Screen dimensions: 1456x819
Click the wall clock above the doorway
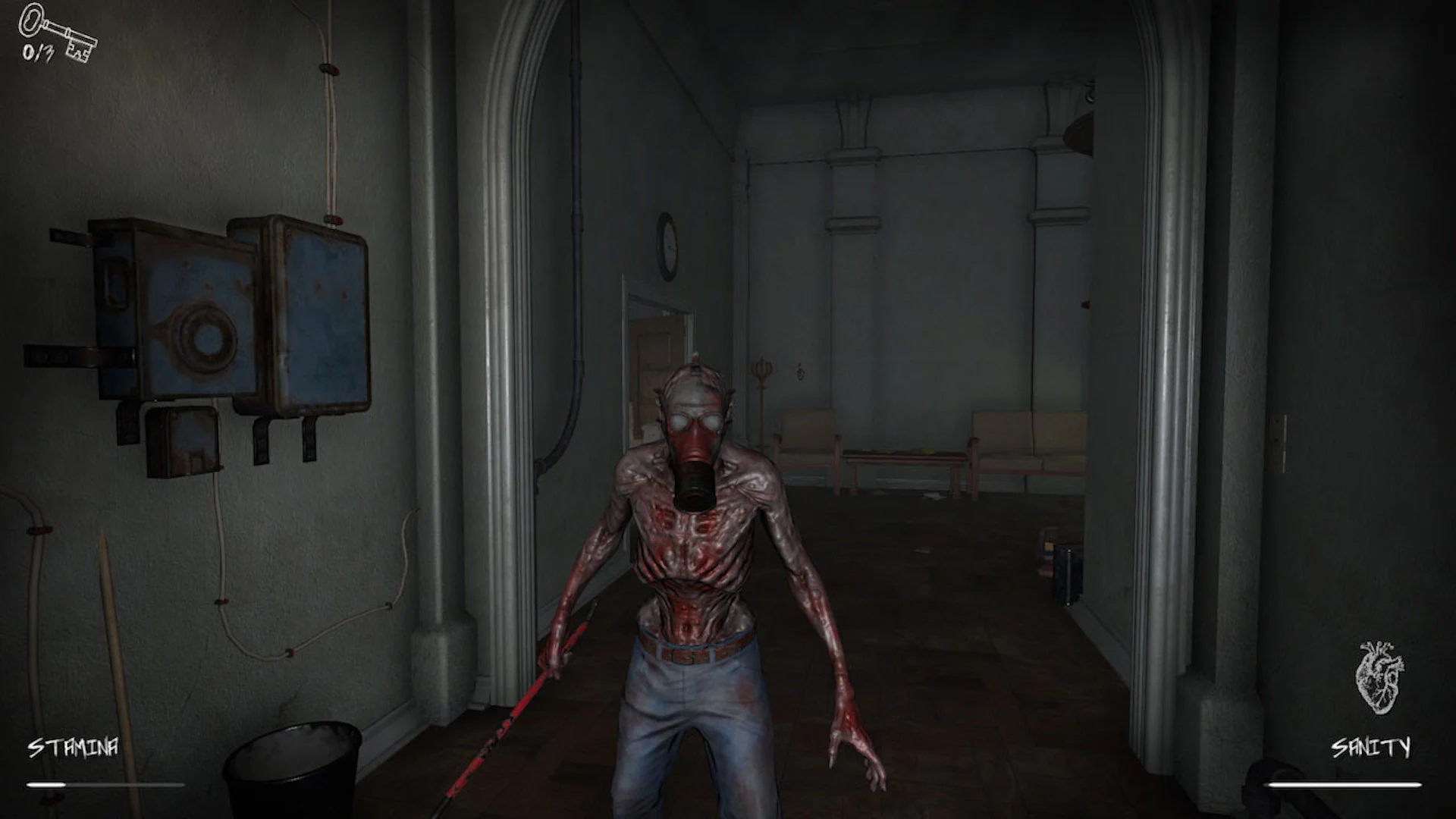point(666,246)
